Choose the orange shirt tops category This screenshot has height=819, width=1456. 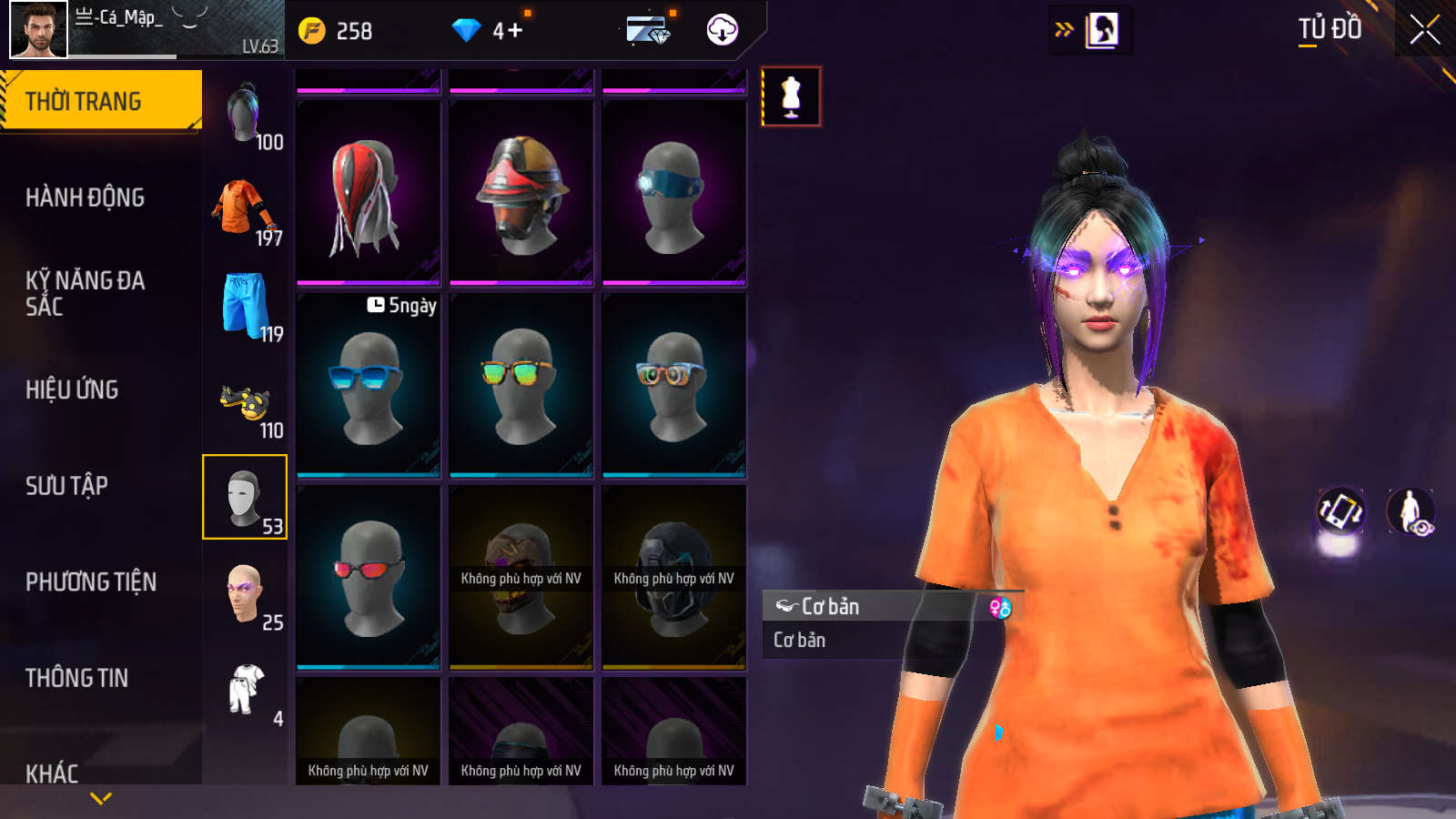[245, 211]
